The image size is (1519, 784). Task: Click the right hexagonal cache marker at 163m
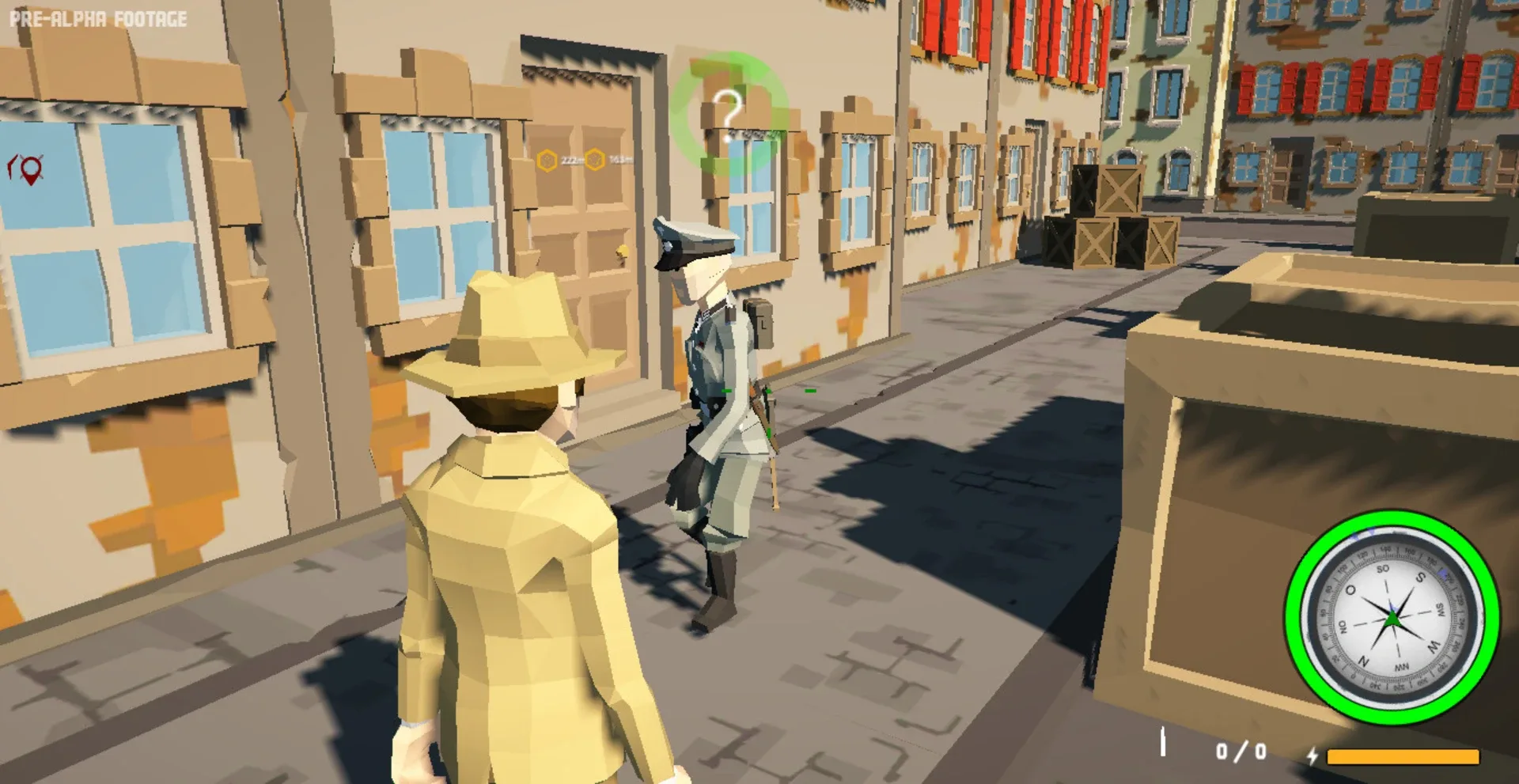click(x=595, y=159)
